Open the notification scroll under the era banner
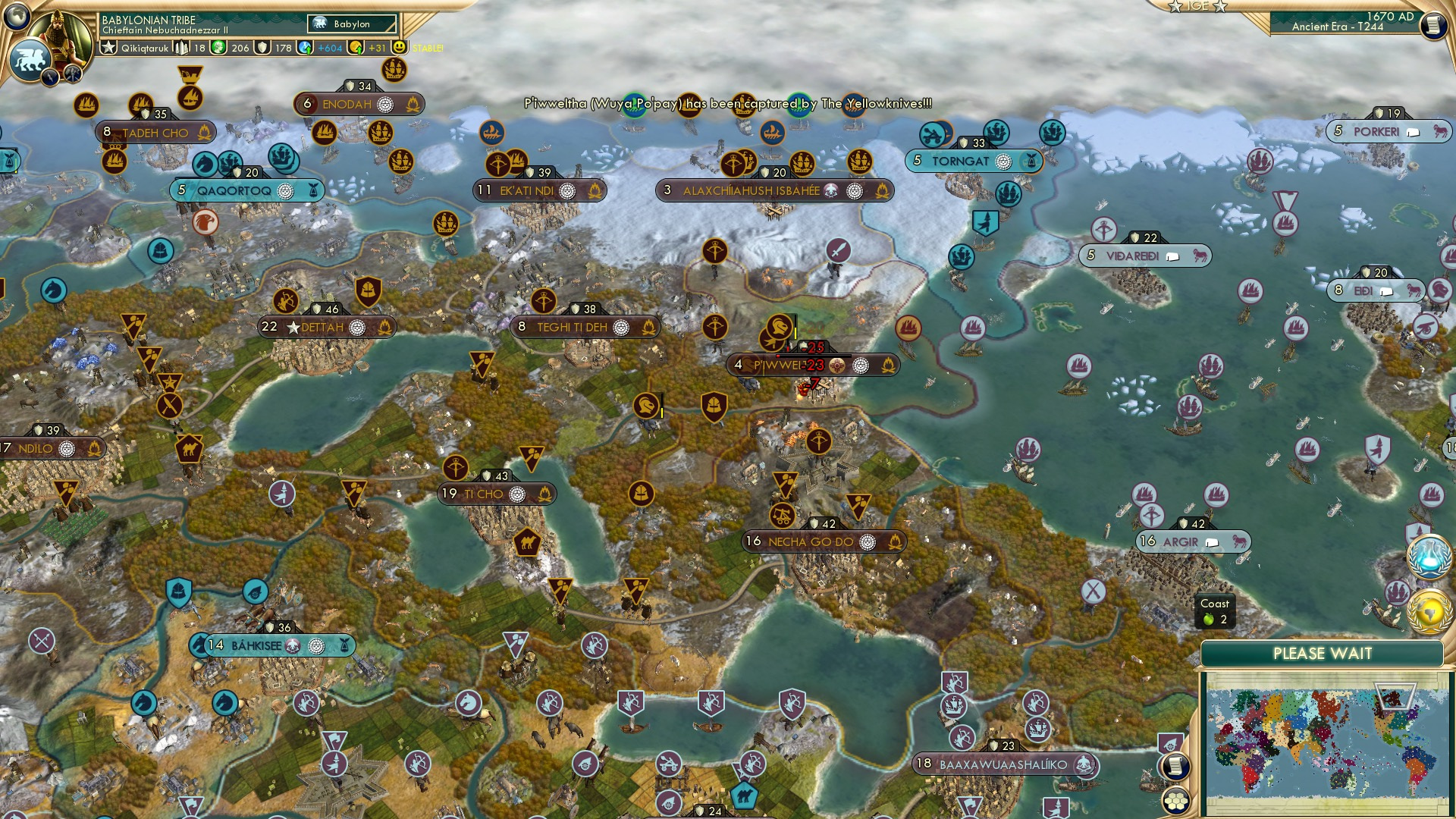Screen dimensions: 1456x819 (1433, 27)
